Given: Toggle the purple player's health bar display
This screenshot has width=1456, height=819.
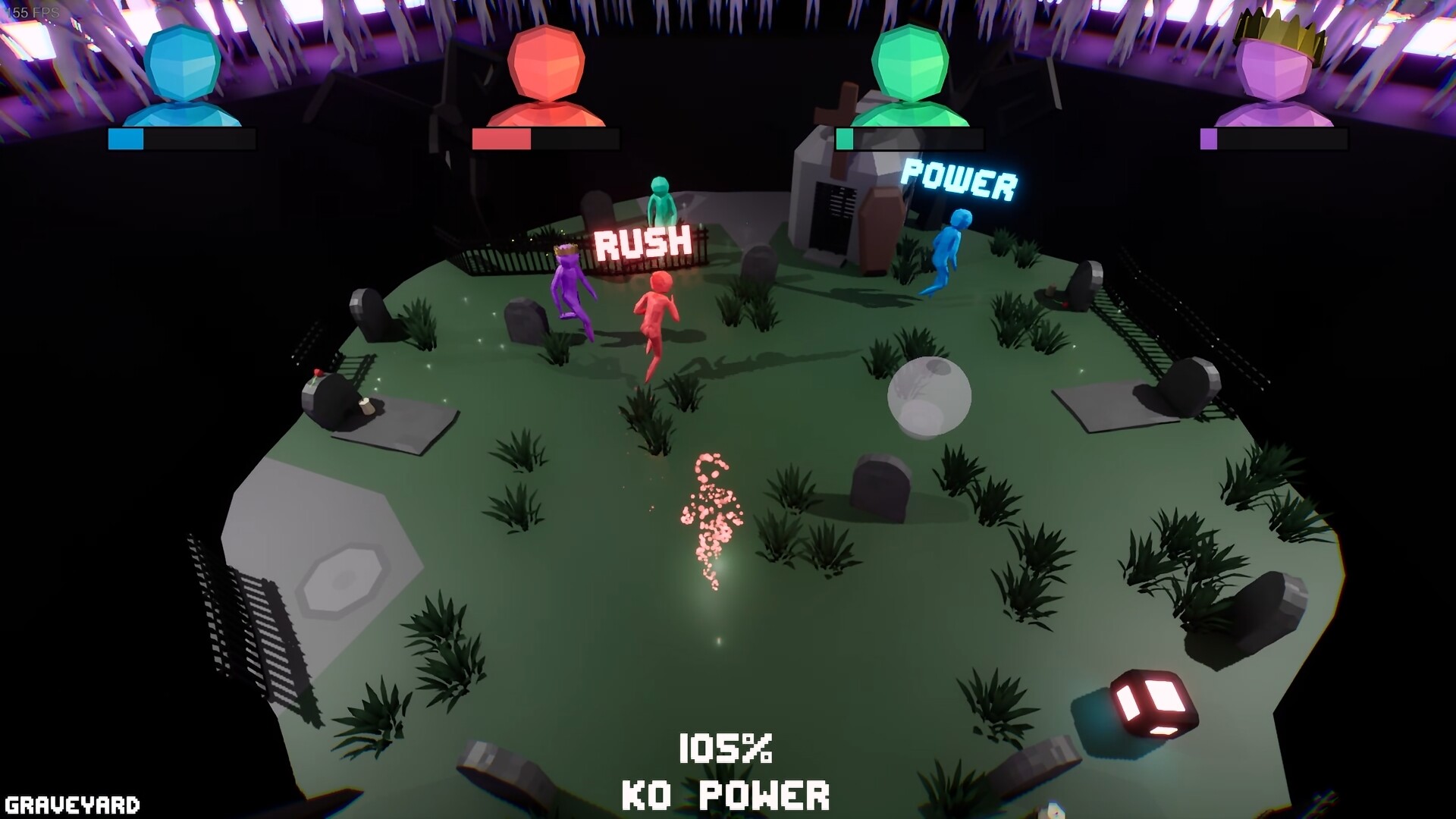Looking at the screenshot, I should pyautogui.click(x=1272, y=139).
